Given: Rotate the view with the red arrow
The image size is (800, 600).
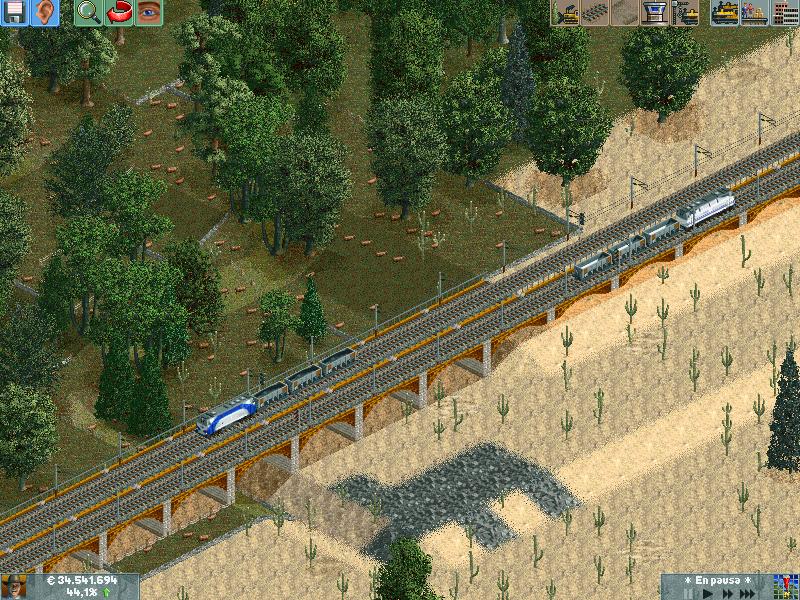Looking at the screenshot, I should 118,12.
